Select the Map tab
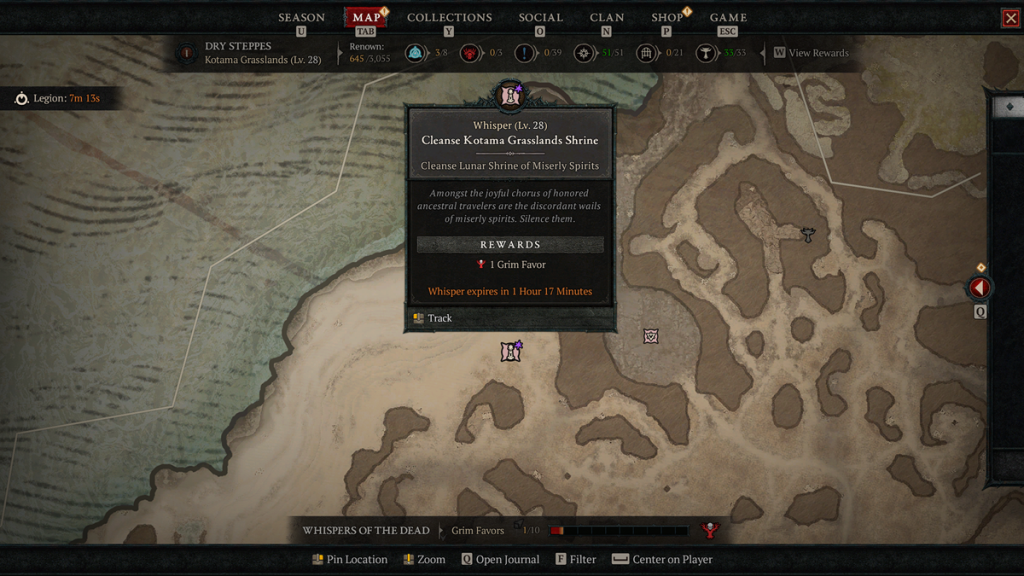Viewport: 1024px width, 576px height. (366, 18)
